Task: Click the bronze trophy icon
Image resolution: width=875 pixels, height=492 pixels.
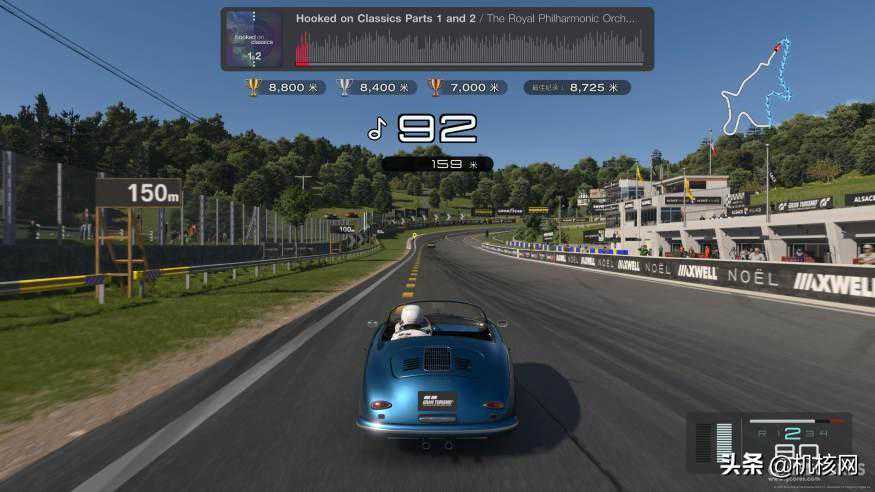Action: coord(435,87)
